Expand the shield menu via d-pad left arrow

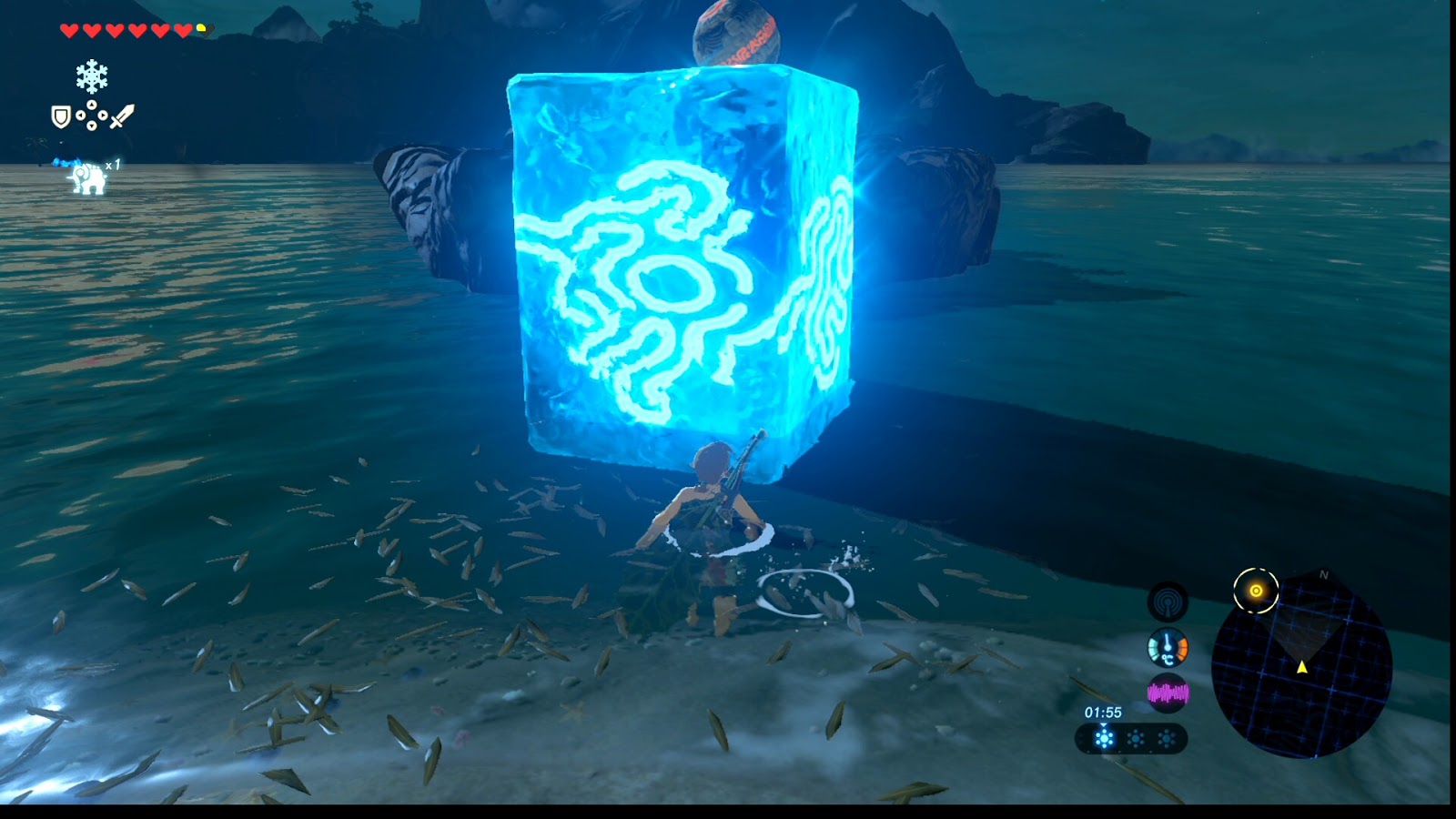[x=81, y=116]
